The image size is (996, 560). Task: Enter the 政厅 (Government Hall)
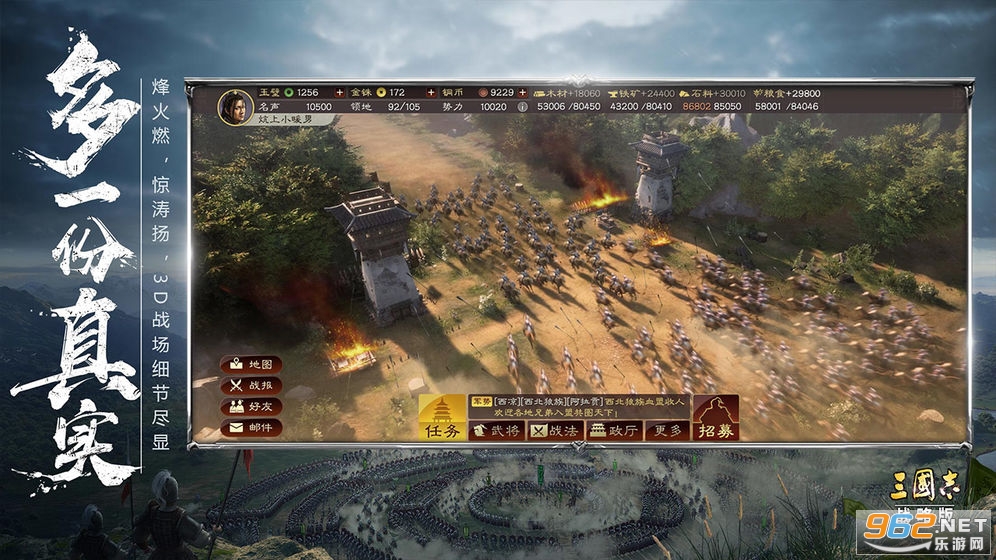click(613, 430)
